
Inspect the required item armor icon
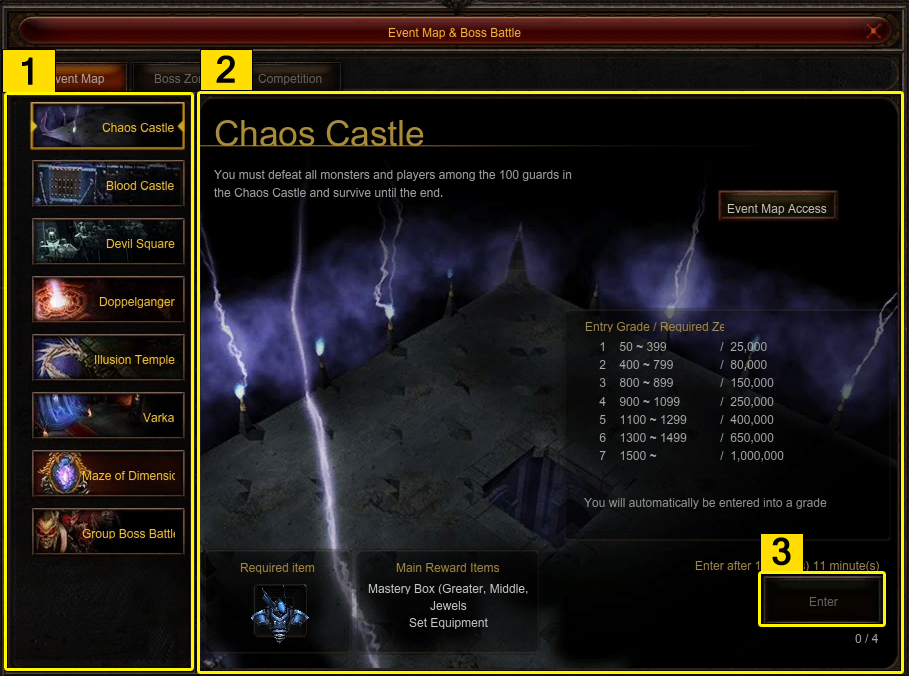278,612
